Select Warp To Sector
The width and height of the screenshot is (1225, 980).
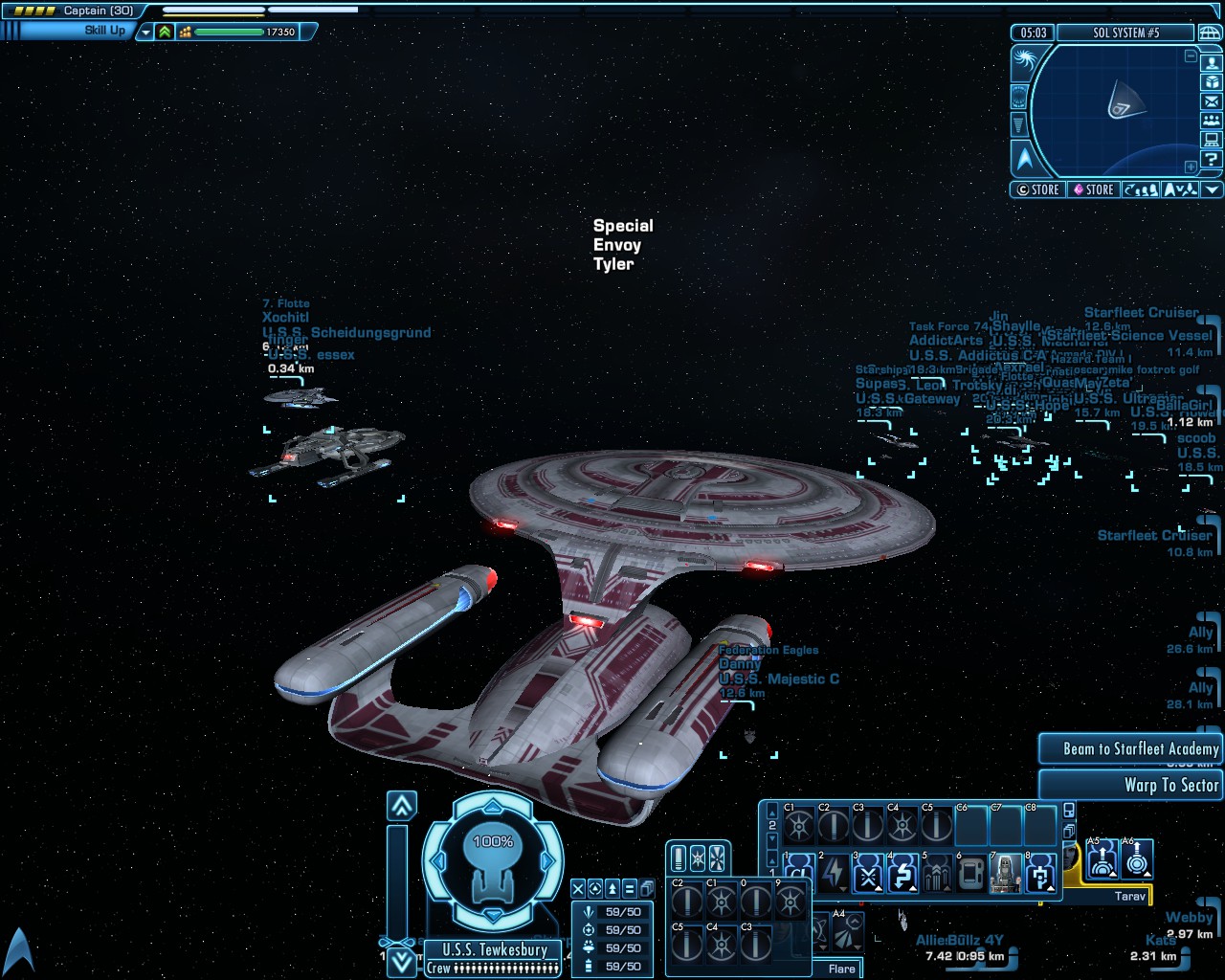(1130, 785)
